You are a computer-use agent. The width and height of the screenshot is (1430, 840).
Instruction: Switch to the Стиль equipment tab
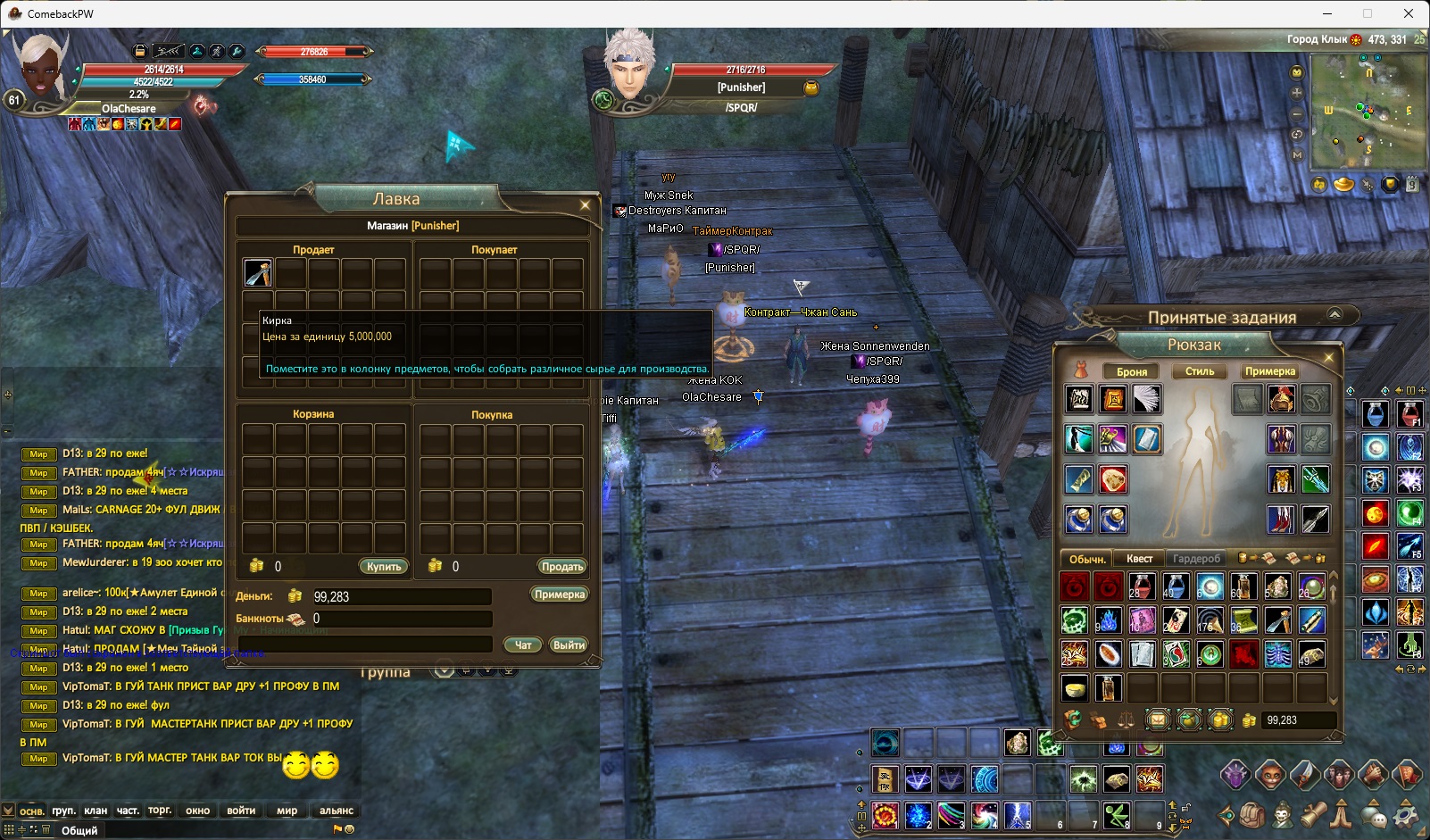click(1199, 371)
